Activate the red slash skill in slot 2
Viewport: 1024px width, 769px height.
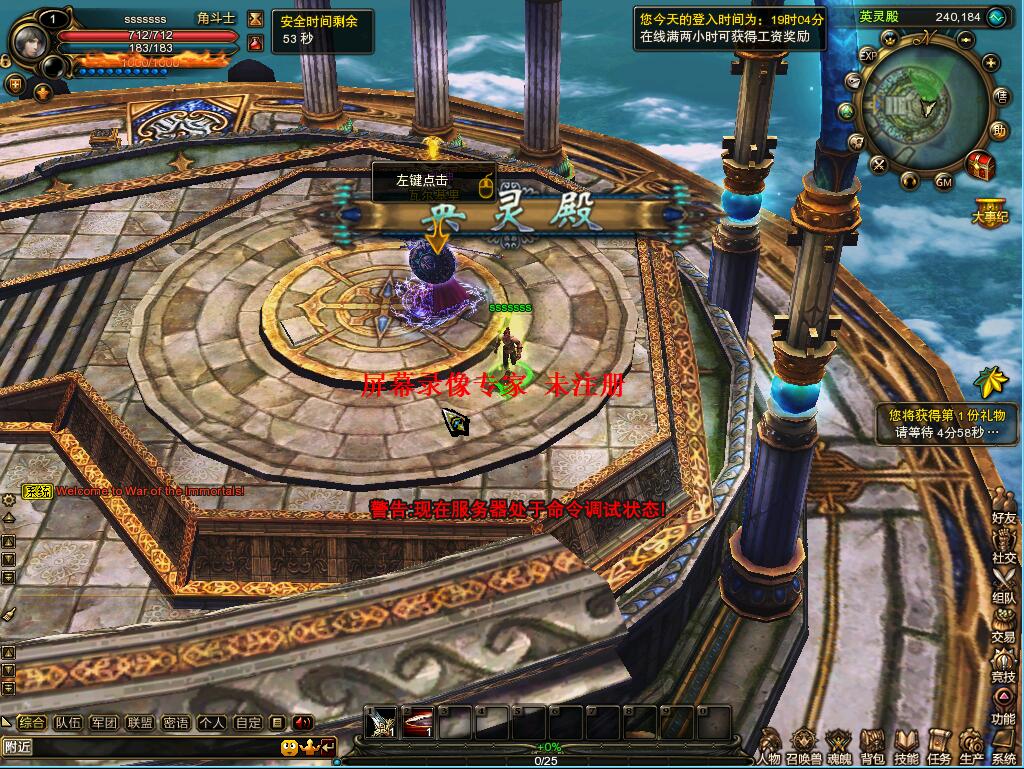(418, 723)
